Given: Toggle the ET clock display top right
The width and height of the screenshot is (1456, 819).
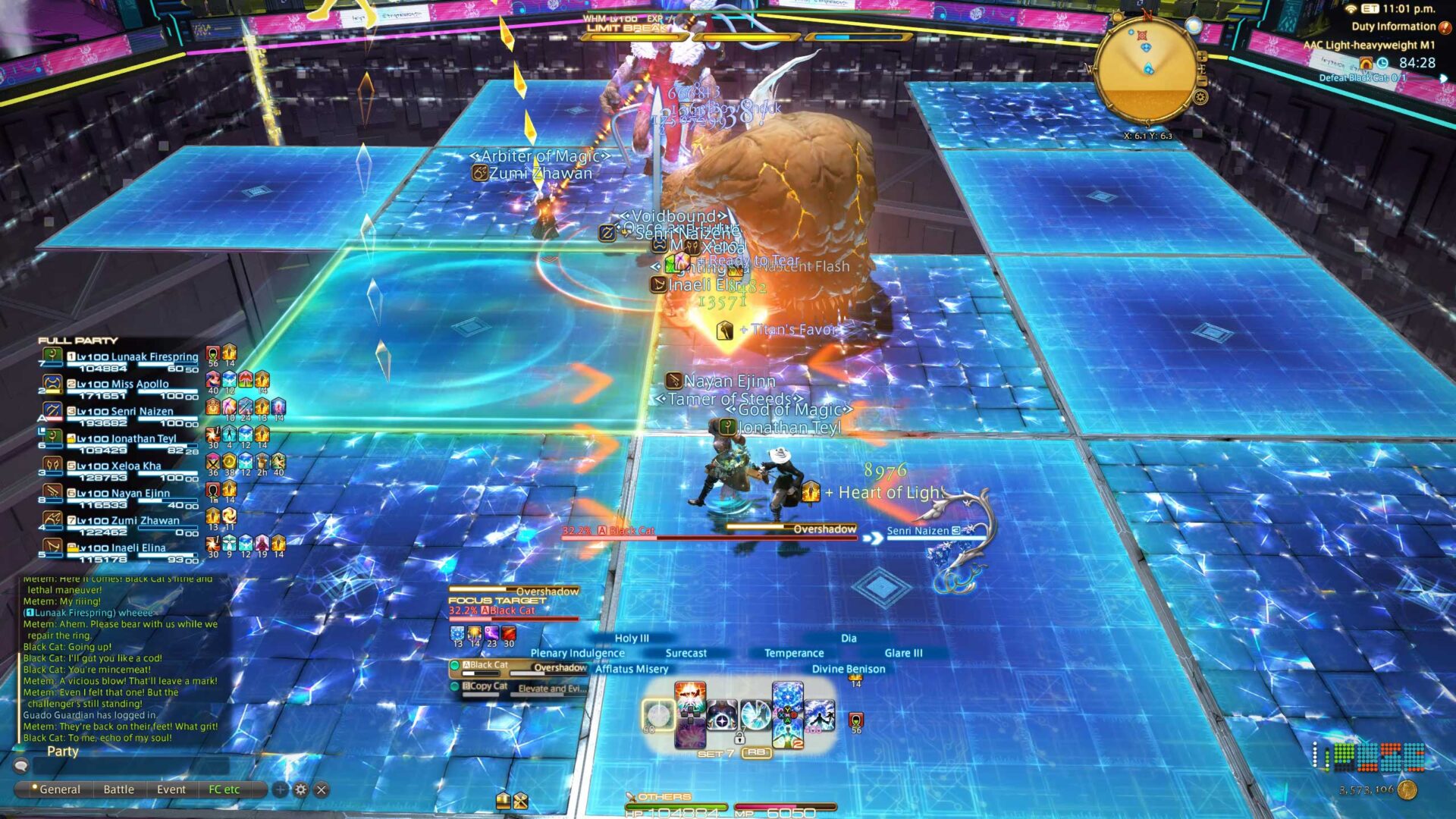Looking at the screenshot, I should pyautogui.click(x=1370, y=9).
